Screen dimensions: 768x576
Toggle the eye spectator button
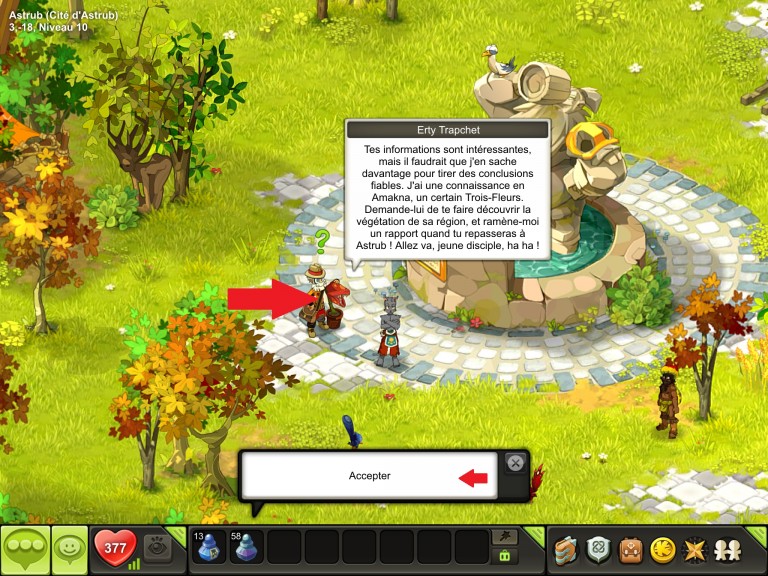coord(155,546)
